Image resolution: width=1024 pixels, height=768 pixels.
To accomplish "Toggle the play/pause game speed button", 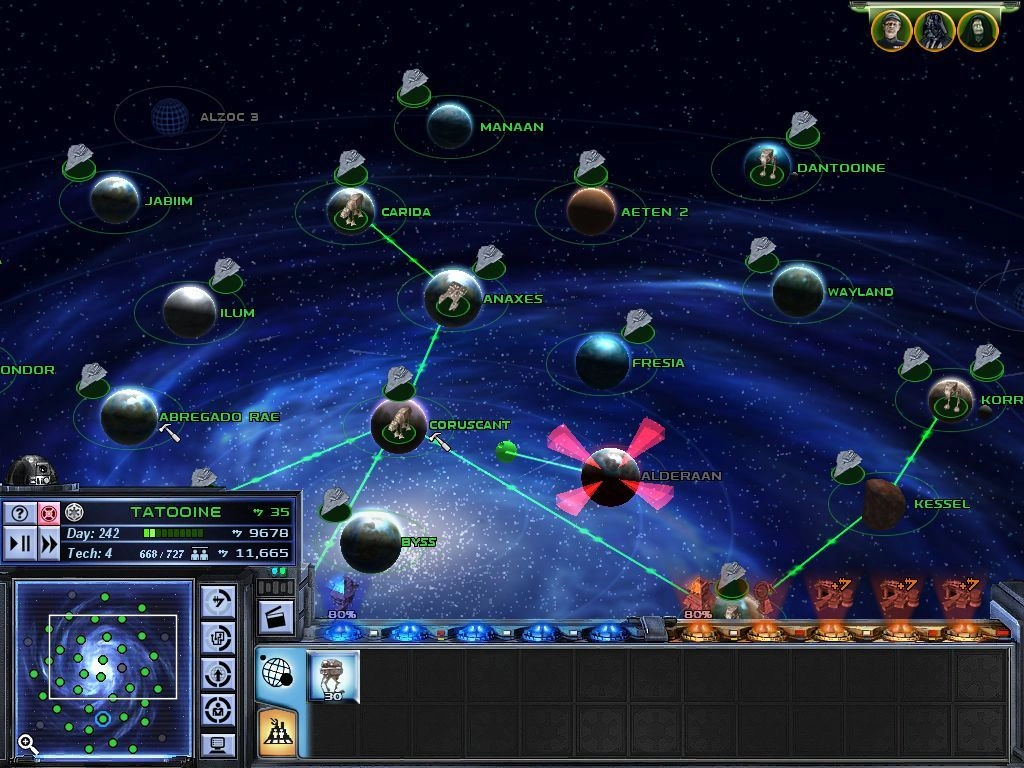I will point(19,544).
